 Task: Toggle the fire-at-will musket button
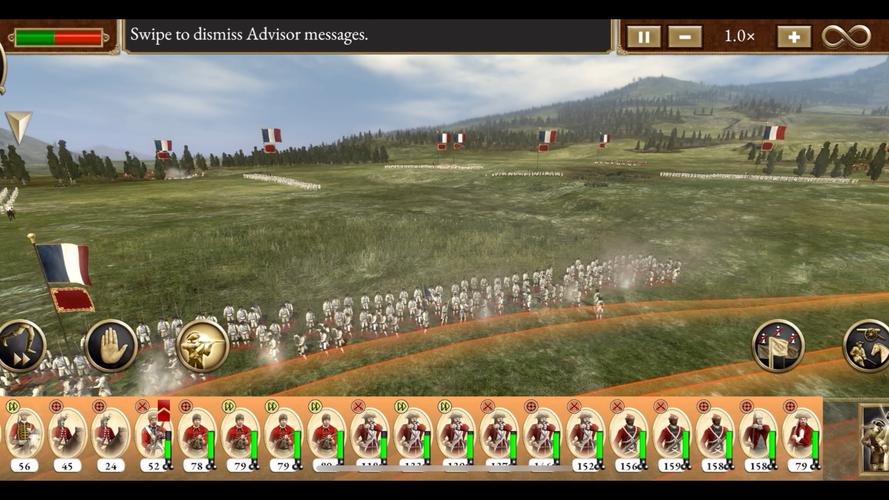click(x=203, y=346)
